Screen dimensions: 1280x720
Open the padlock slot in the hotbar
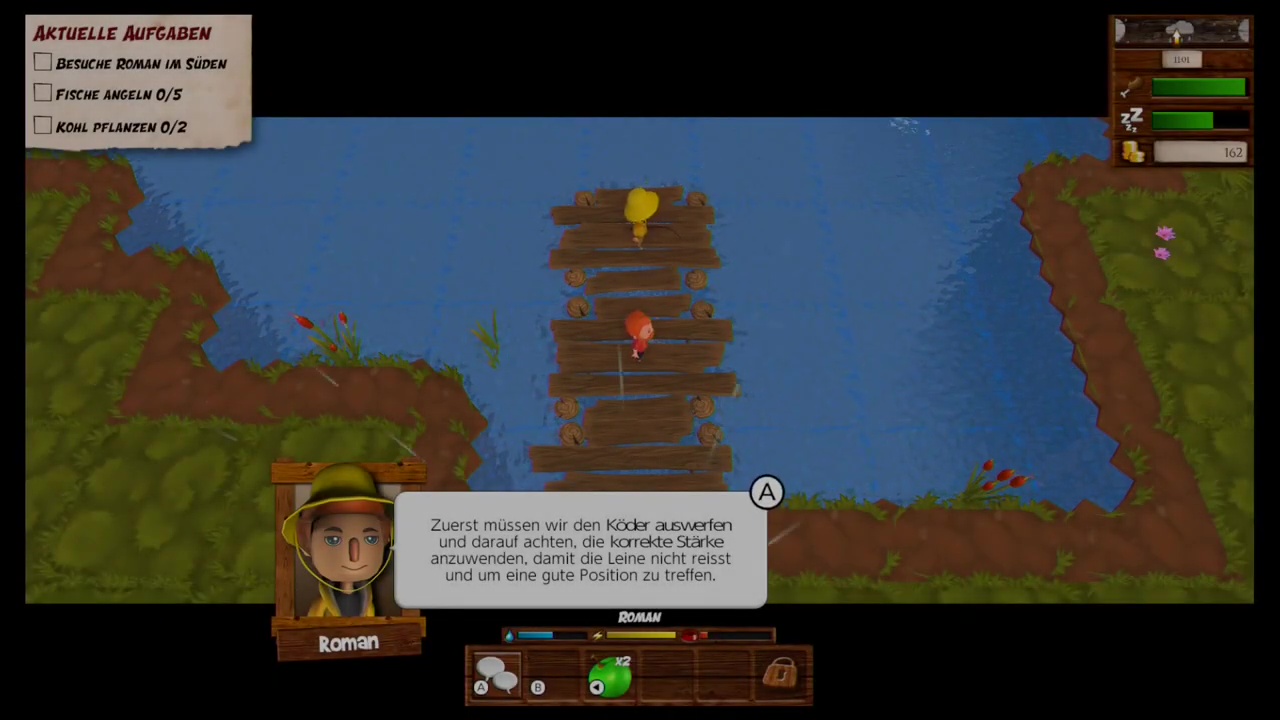tap(779, 674)
